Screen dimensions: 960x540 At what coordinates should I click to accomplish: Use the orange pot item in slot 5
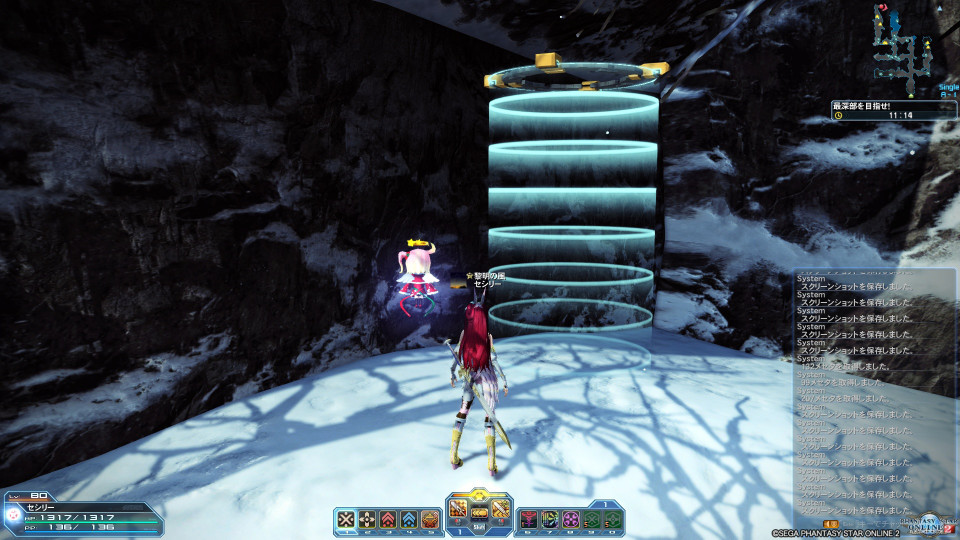tap(430, 519)
